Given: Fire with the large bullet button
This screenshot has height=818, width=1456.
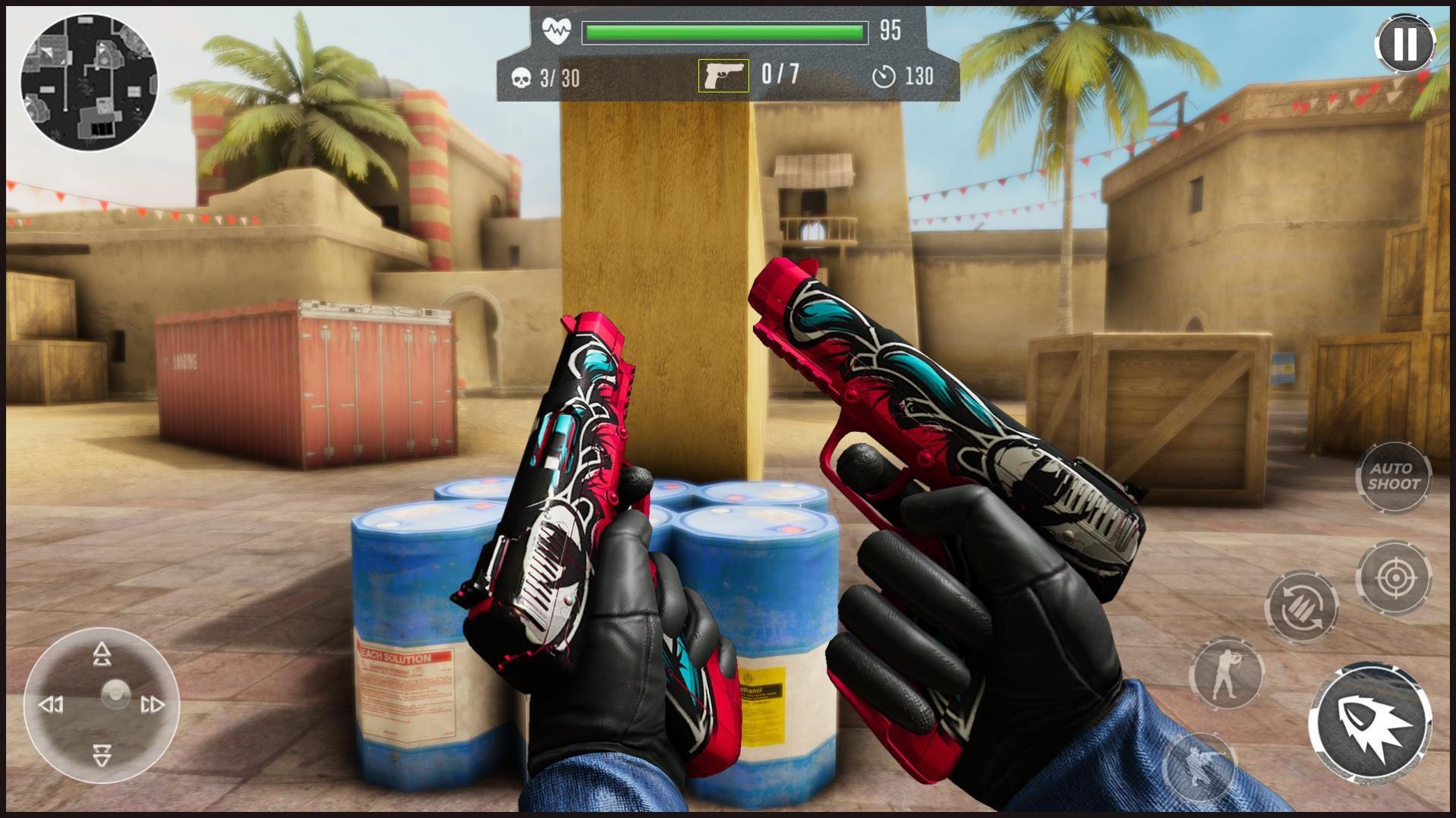Looking at the screenshot, I should tap(1370, 722).
